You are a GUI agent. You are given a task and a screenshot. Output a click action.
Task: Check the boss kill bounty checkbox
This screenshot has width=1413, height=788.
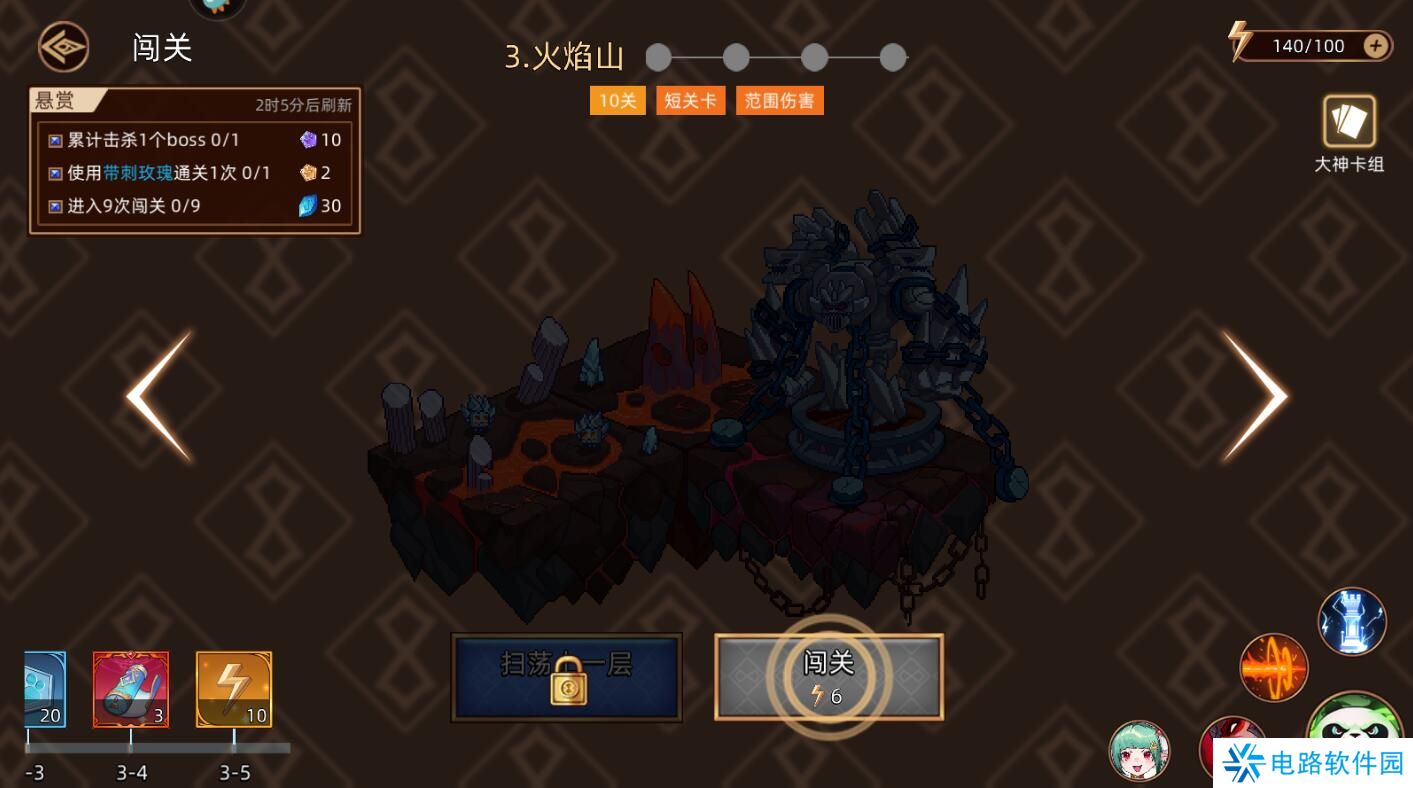pos(54,140)
